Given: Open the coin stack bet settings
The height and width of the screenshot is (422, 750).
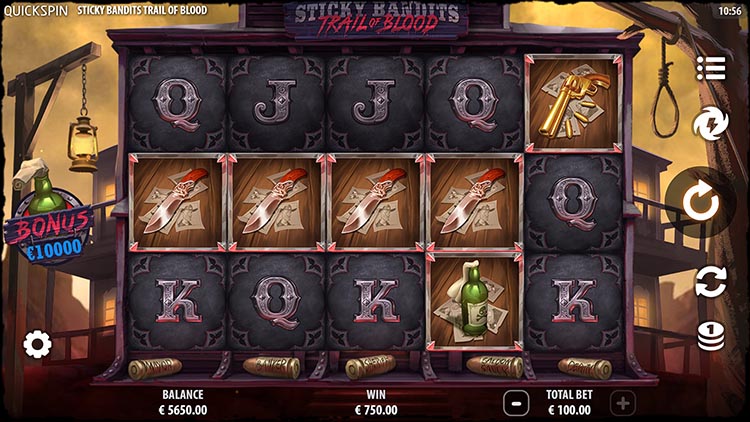Looking at the screenshot, I should tap(711, 333).
